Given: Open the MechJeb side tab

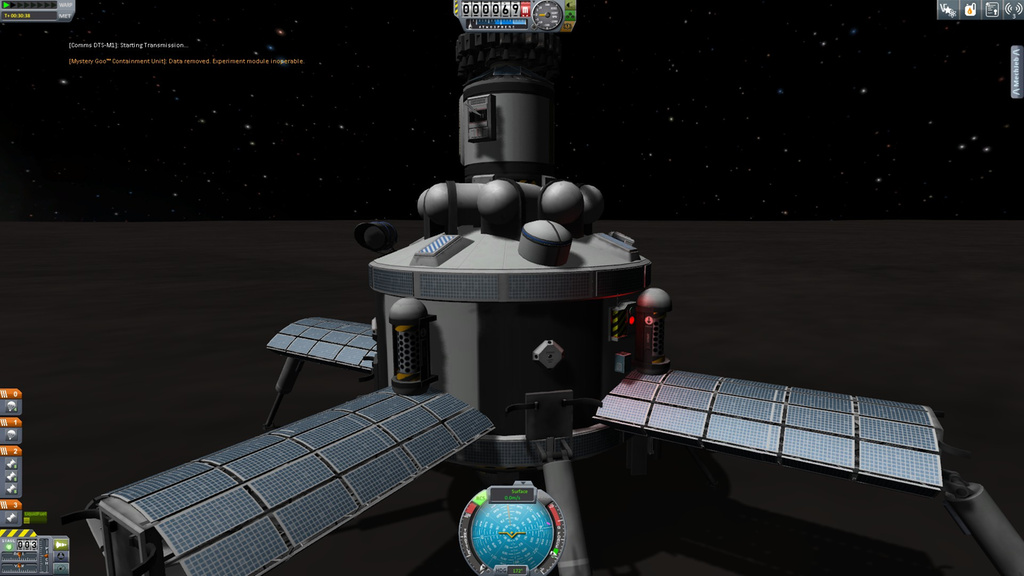Looking at the screenshot, I should [1017, 71].
